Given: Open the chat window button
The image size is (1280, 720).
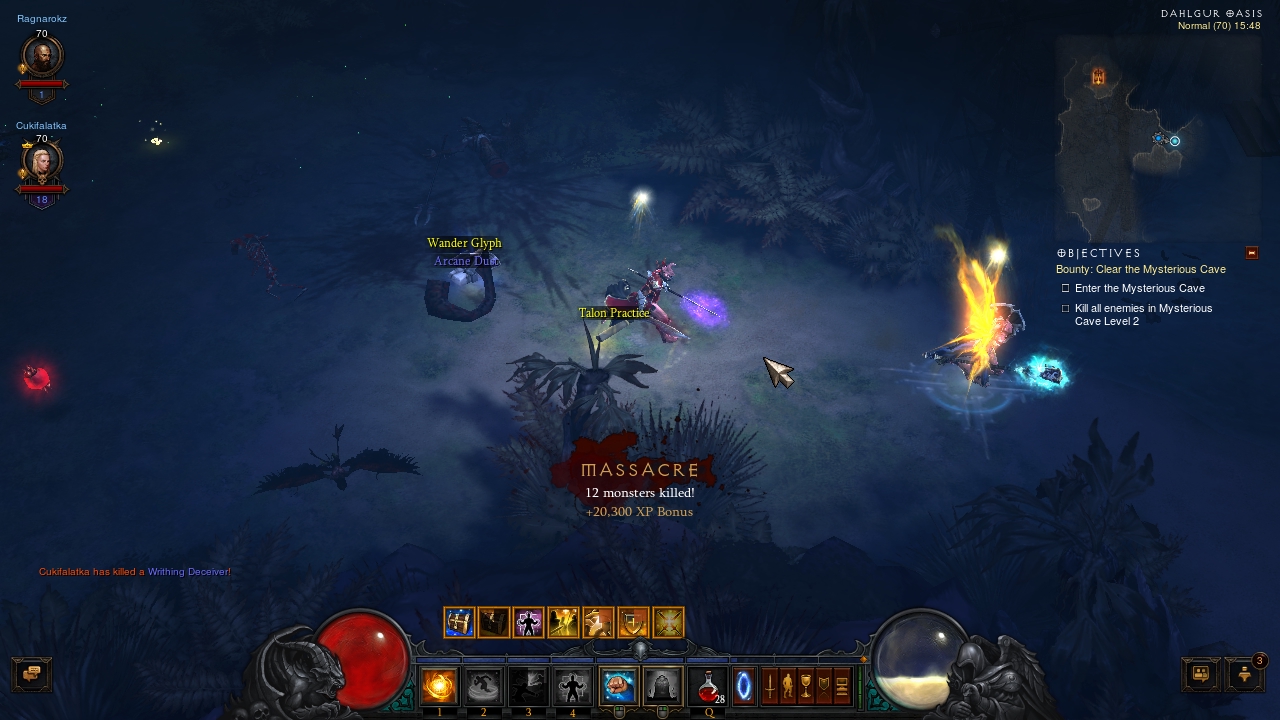Looking at the screenshot, I should coord(31,674).
